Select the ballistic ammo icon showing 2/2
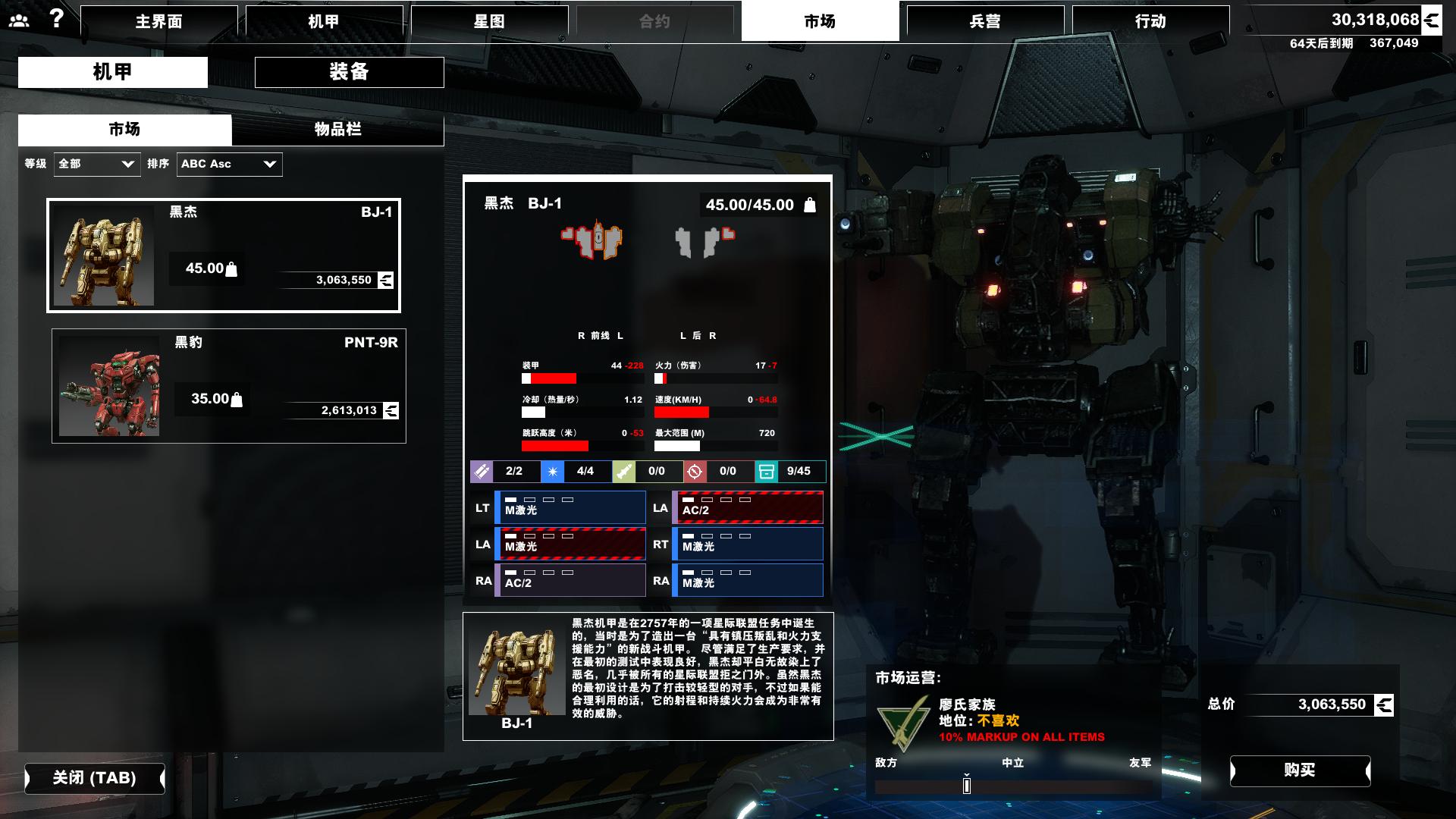 [482, 471]
